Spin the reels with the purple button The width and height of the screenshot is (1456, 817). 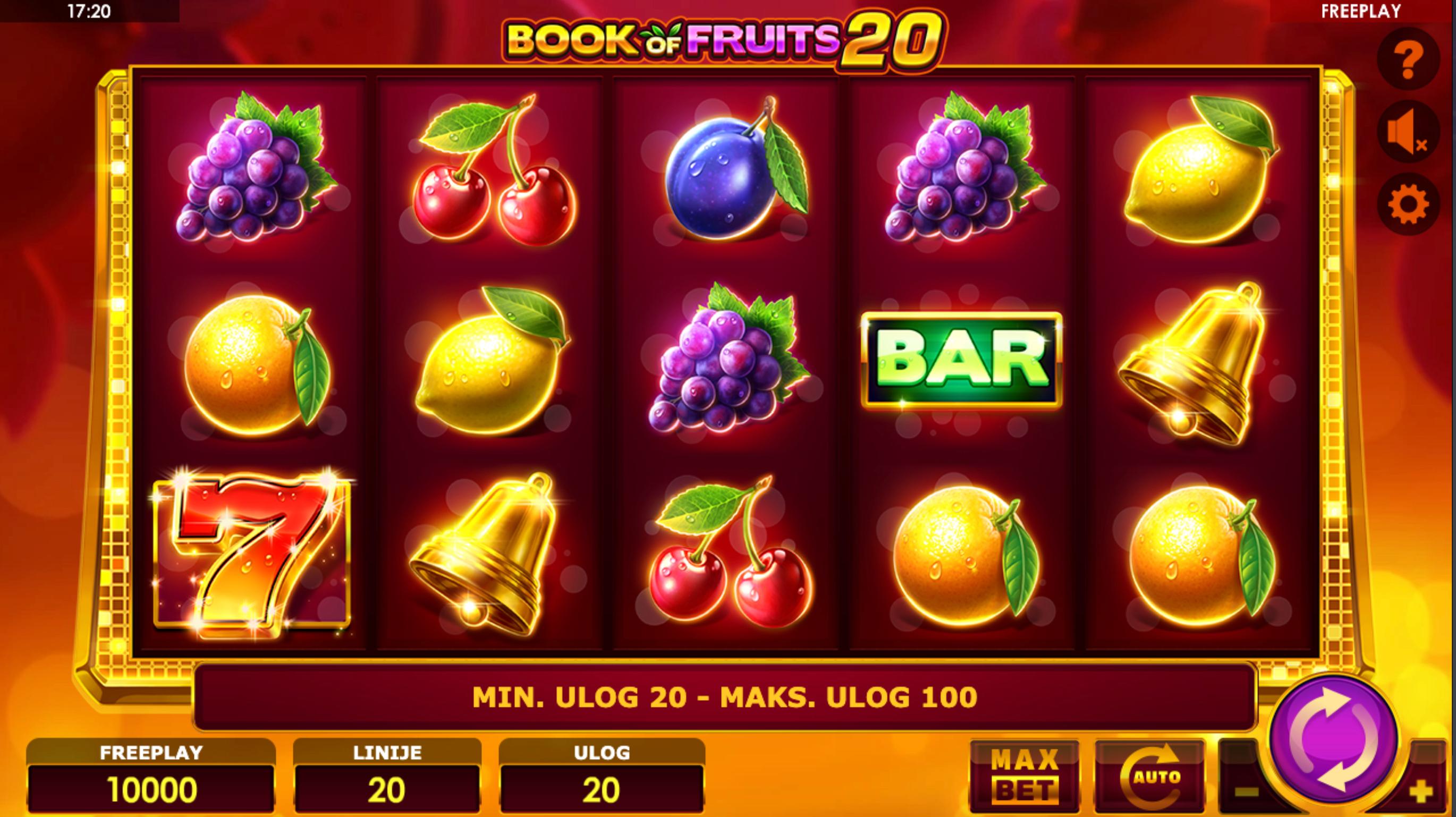[x=1334, y=739]
